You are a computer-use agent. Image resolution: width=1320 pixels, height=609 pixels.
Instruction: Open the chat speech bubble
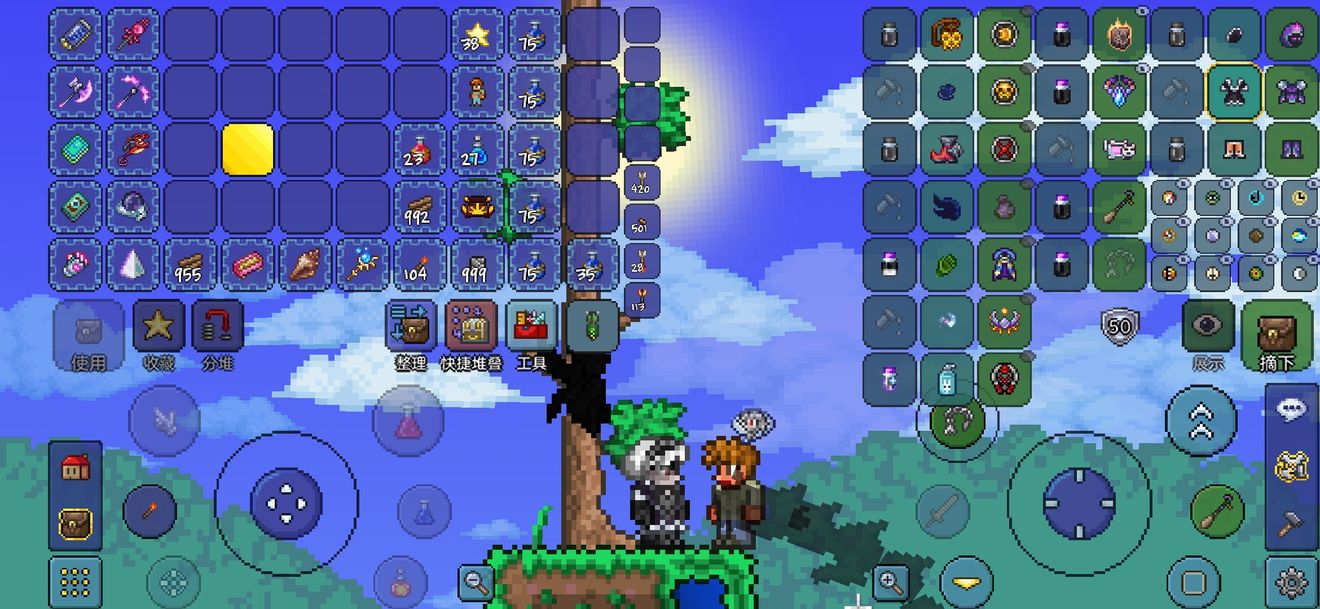click(x=1291, y=410)
